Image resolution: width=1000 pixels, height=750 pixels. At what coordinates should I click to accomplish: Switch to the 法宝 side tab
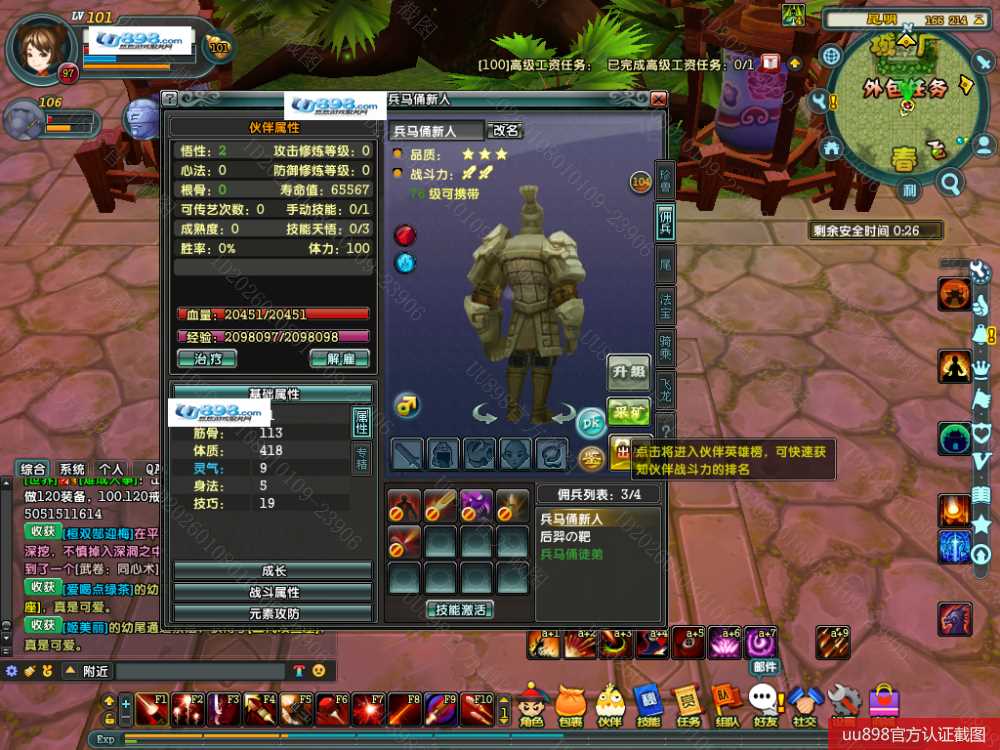pyautogui.click(x=665, y=303)
